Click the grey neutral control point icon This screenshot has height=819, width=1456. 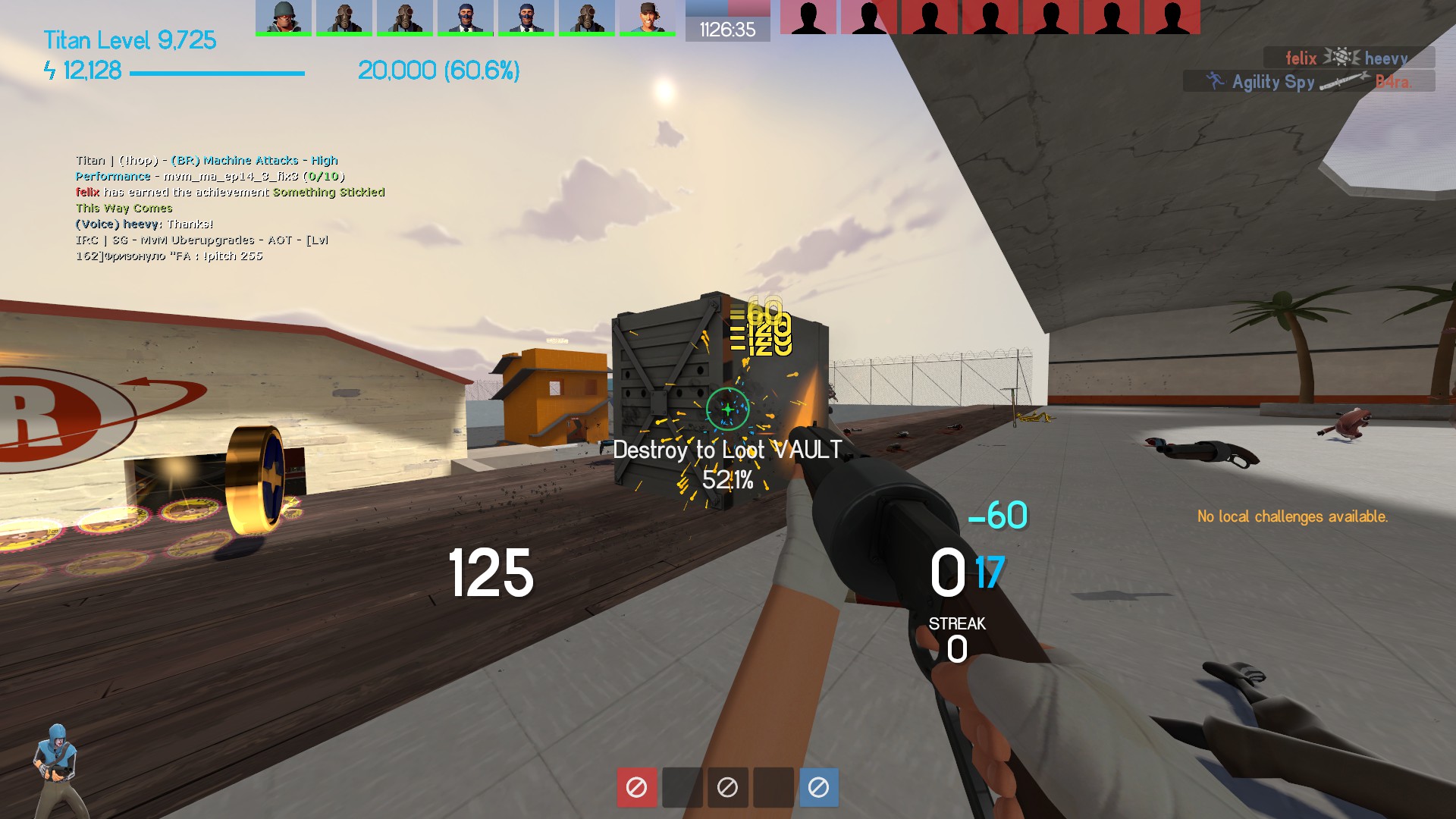click(x=727, y=787)
